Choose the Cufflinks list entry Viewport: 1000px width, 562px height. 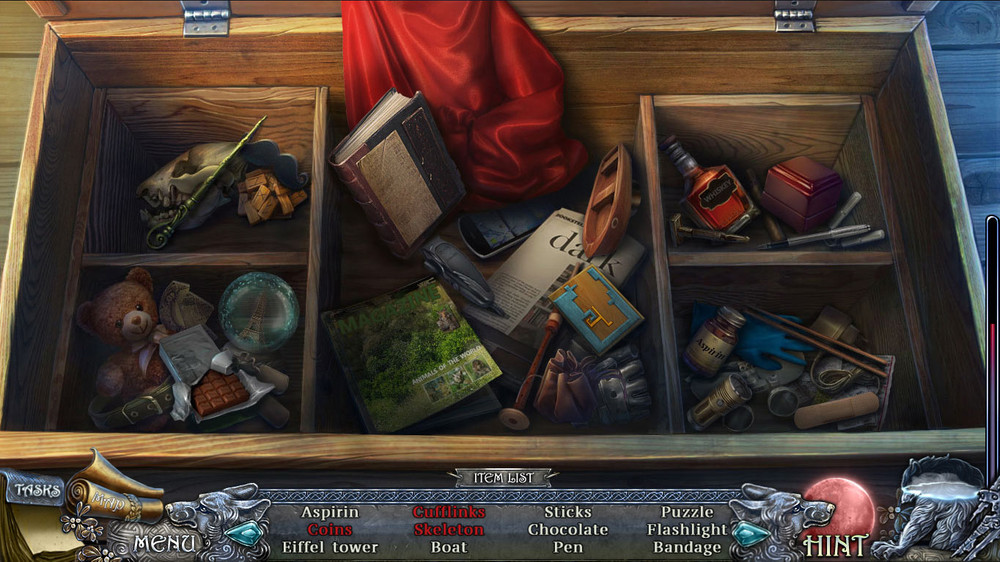click(x=449, y=512)
